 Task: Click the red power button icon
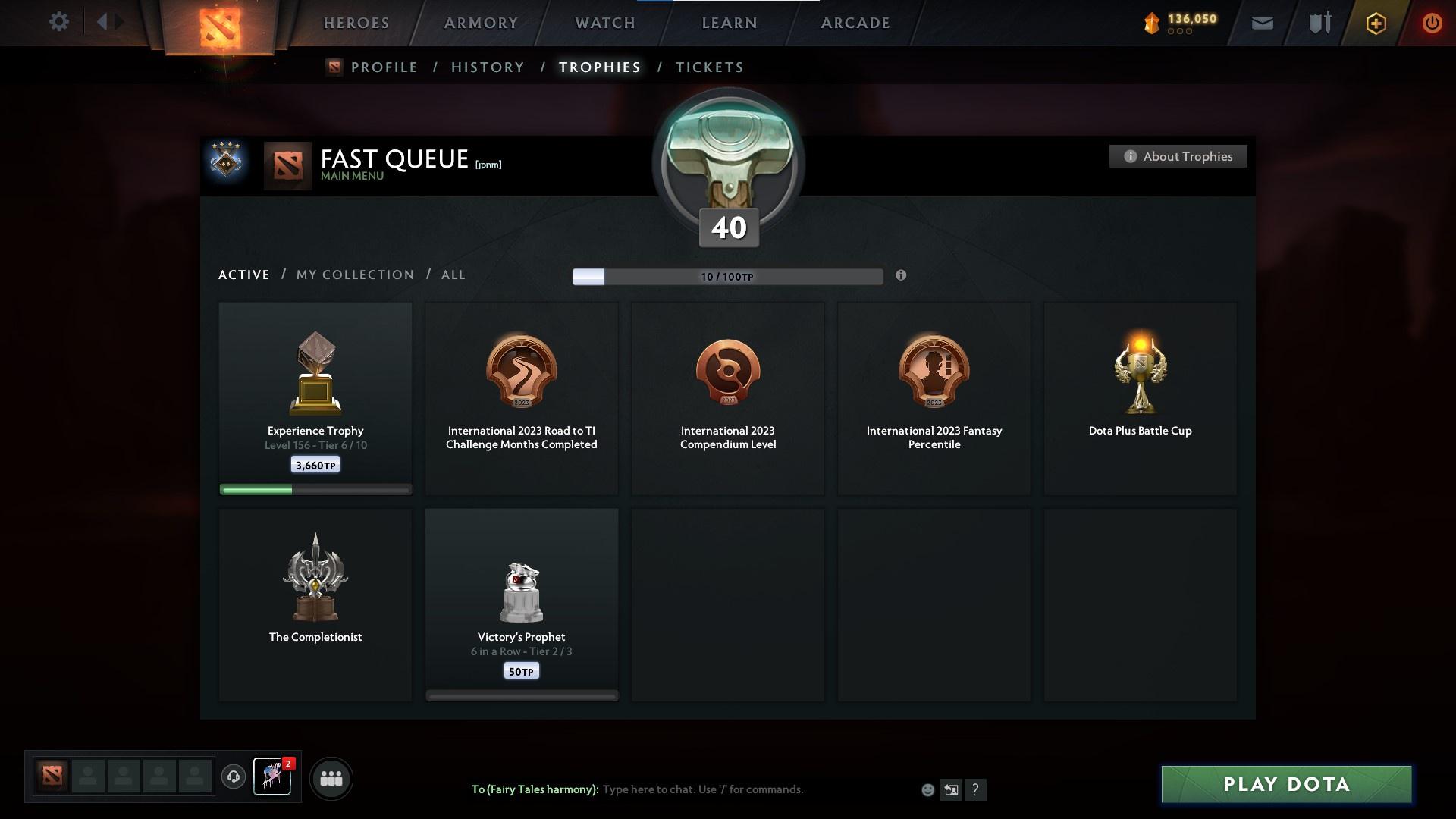[x=1432, y=23]
